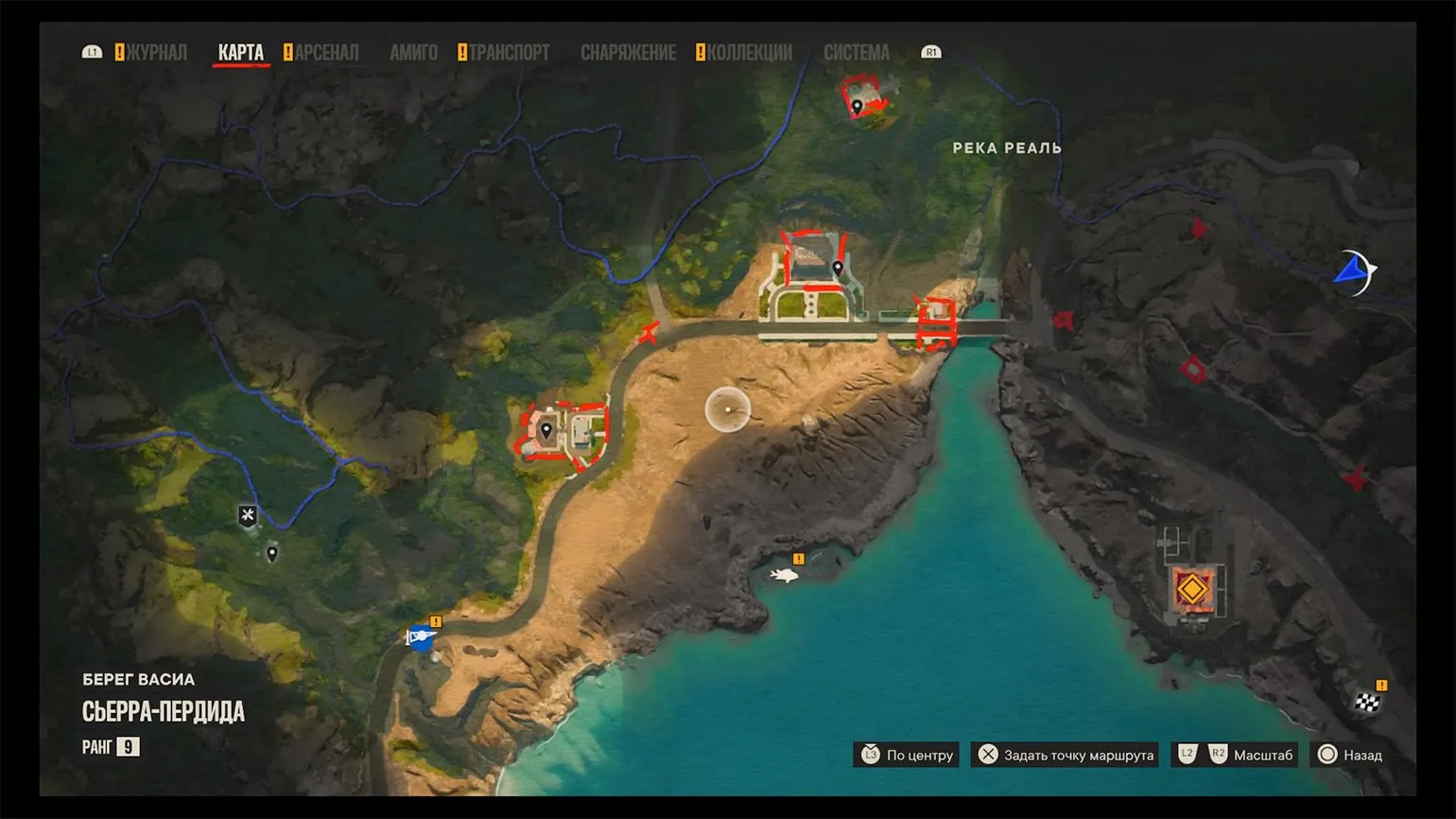Open the Арсенал tab
This screenshot has width=1456, height=819.
[326, 53]
